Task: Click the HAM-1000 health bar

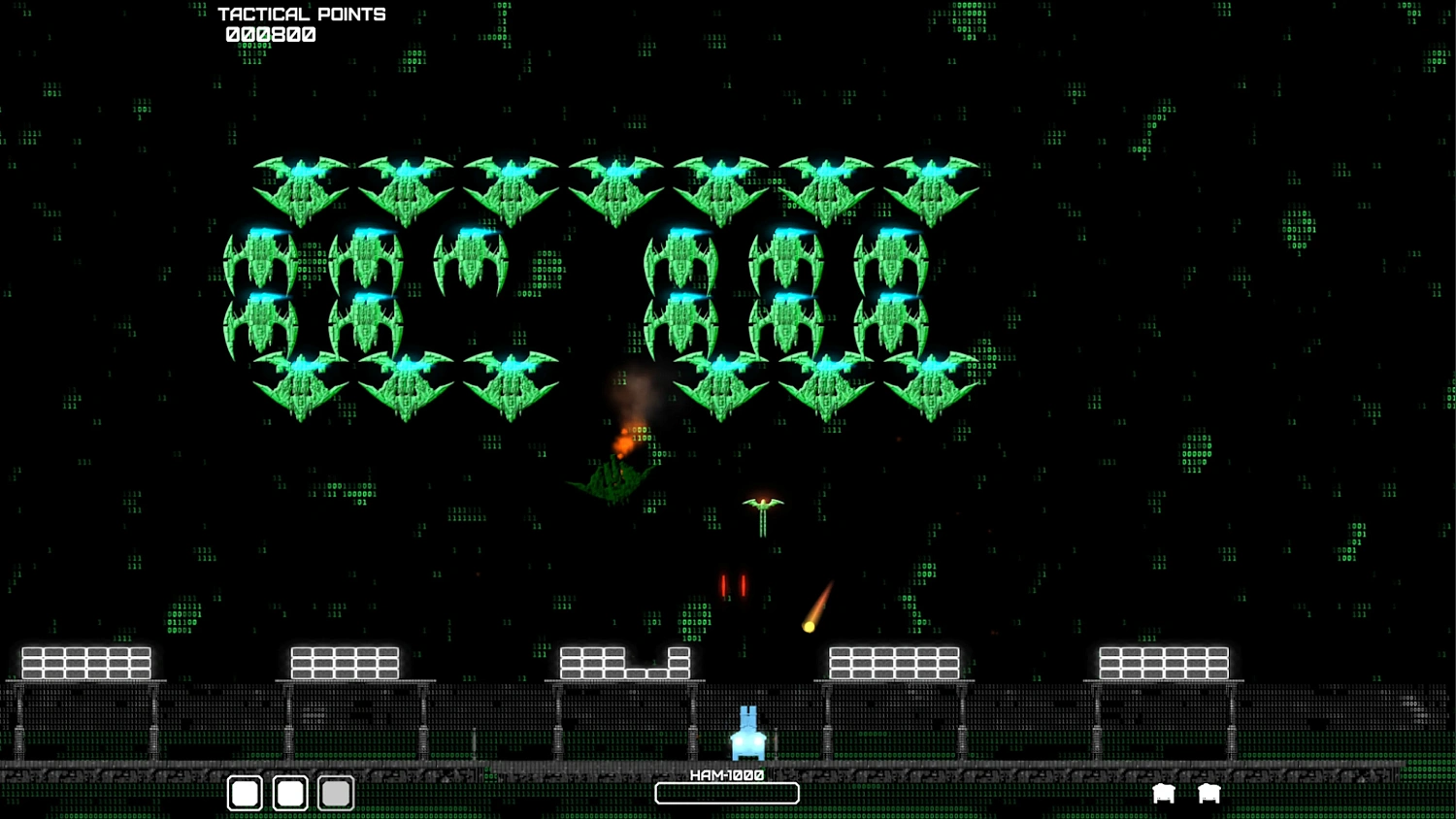Action: click(727, 794)
